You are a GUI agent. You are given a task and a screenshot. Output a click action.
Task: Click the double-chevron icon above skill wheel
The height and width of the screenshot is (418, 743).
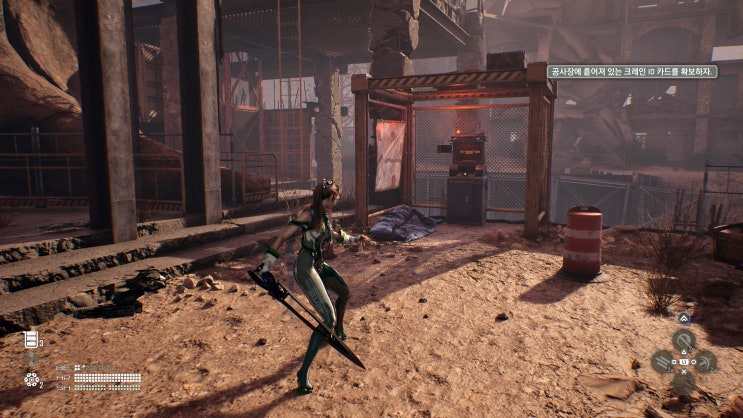click(x=684, y=319)
